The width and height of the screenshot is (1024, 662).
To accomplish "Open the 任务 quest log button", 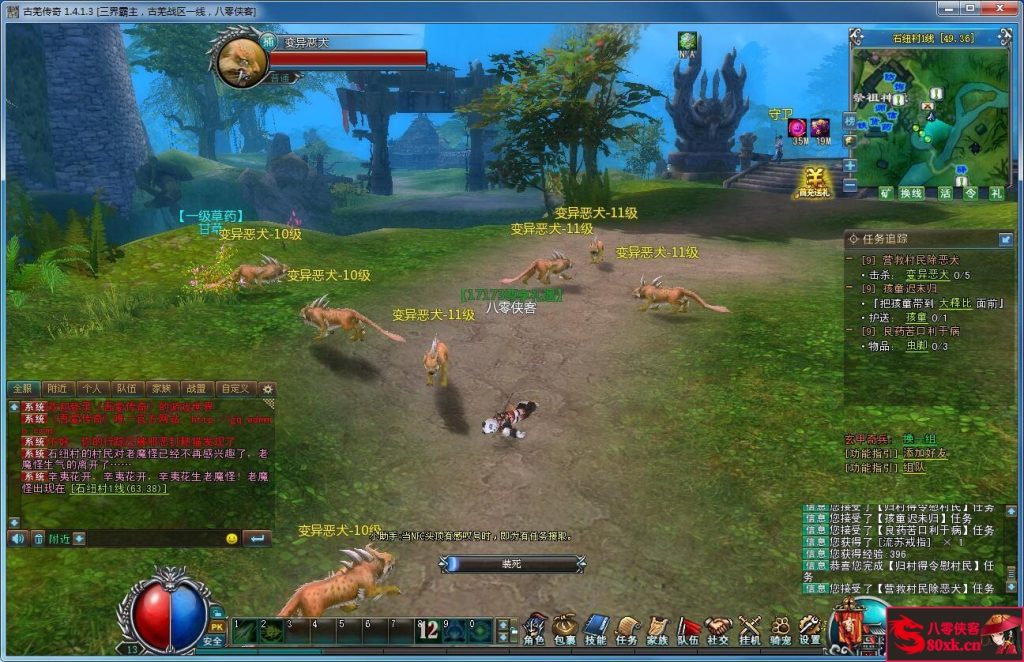I will [x=627, y=628].
